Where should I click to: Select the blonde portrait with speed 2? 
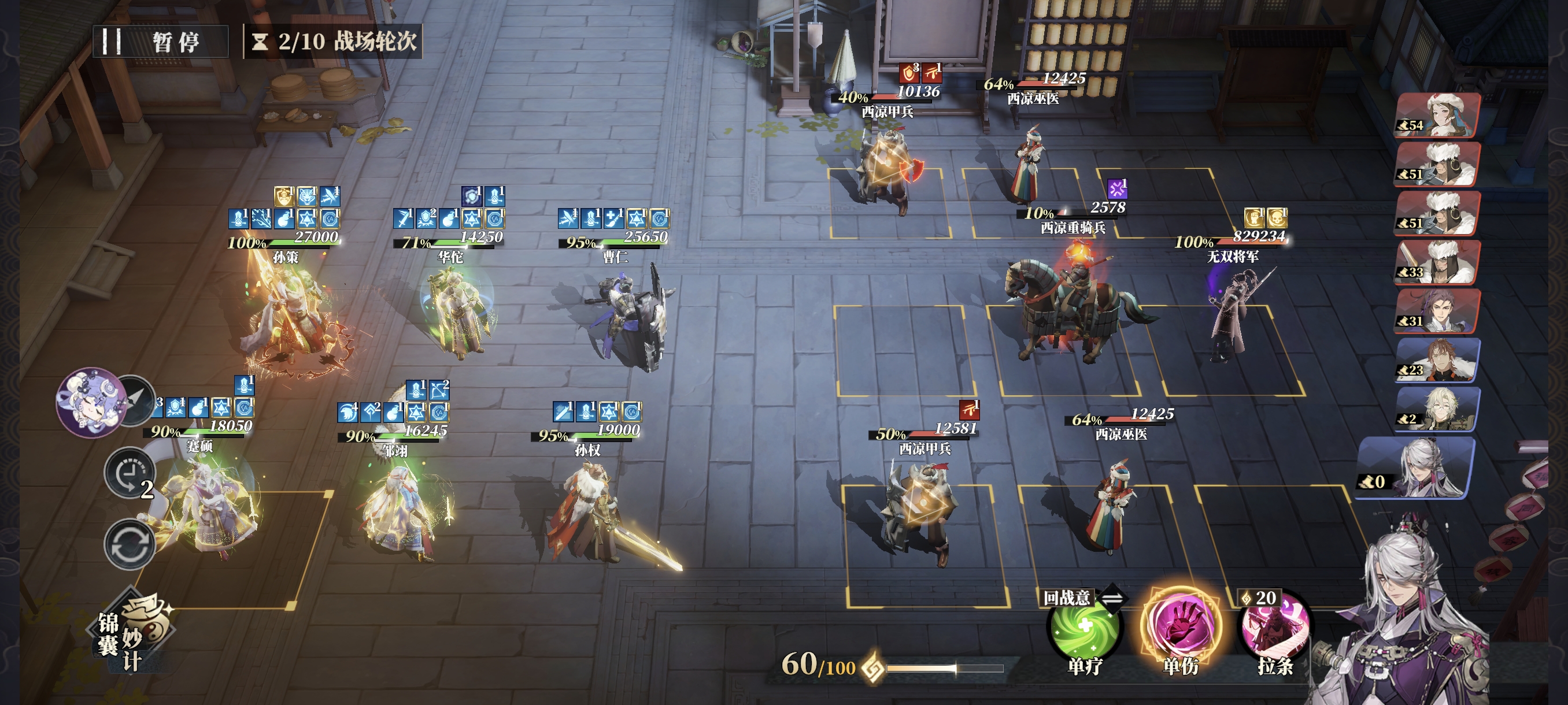point(1437,409)
